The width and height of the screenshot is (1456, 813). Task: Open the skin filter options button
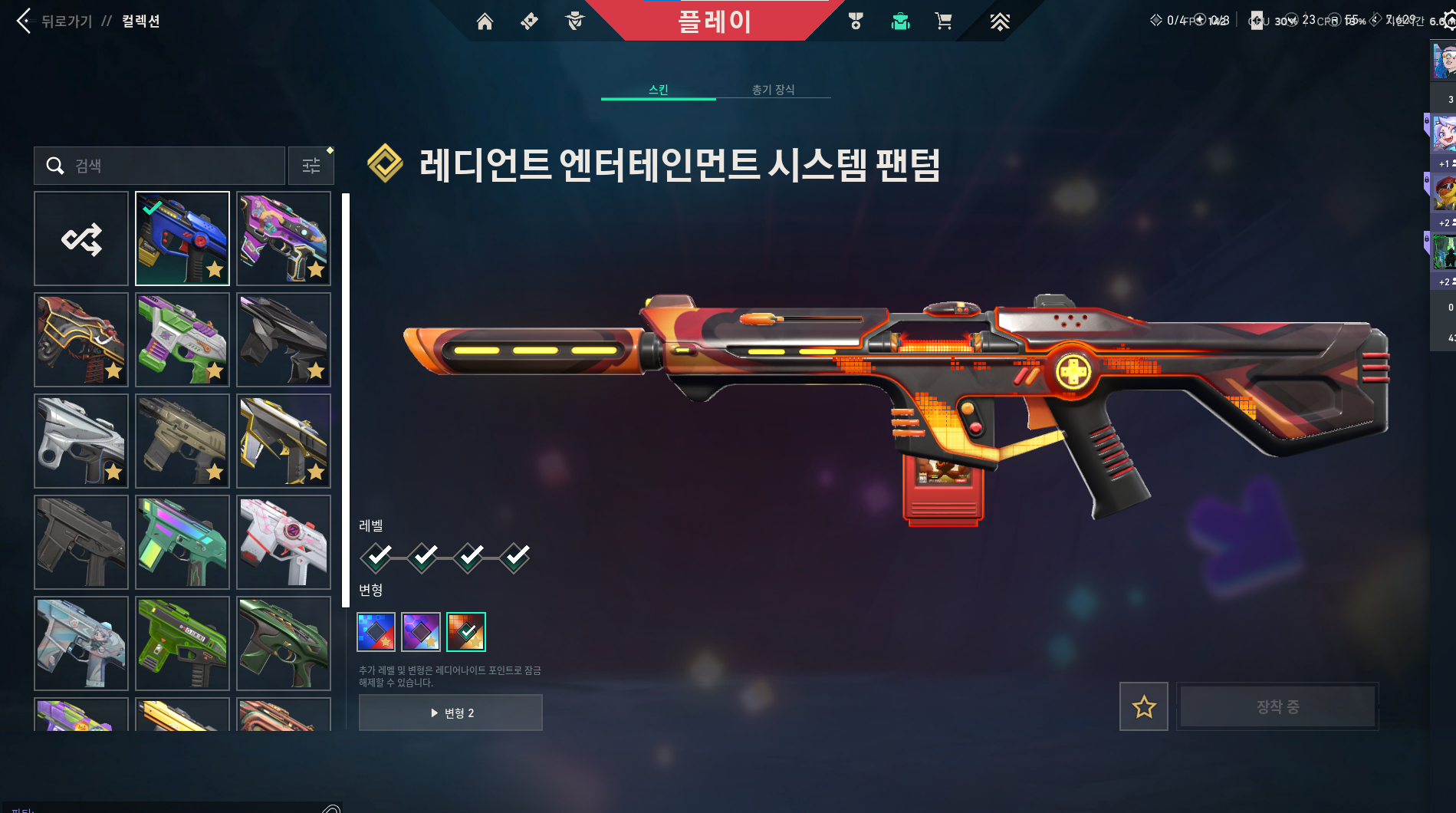(311, 166)
